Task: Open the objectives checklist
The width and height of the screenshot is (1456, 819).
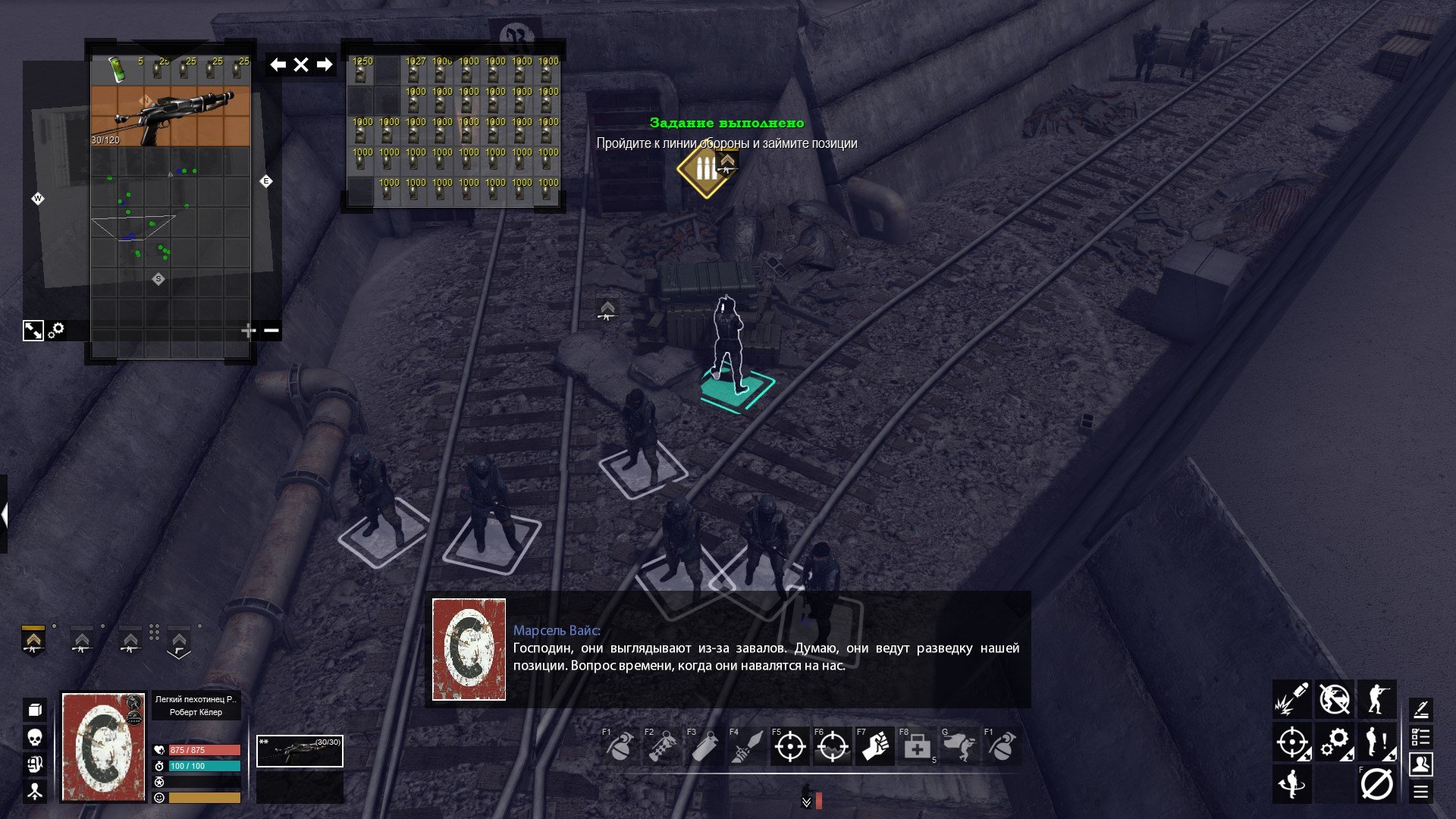Action: (x=1420, y=736)
